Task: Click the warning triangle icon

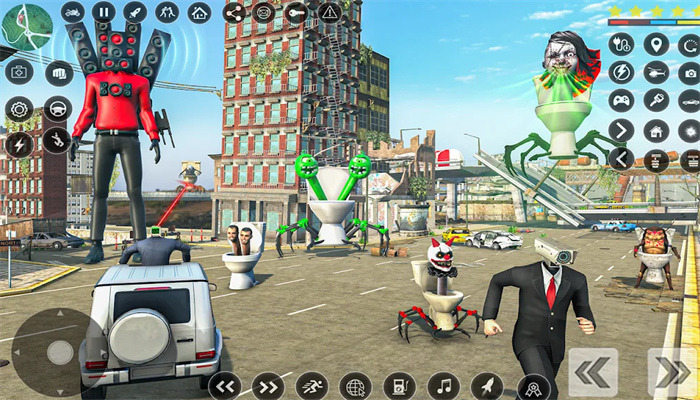Action: pyautogui.click(x=329, y=12)
